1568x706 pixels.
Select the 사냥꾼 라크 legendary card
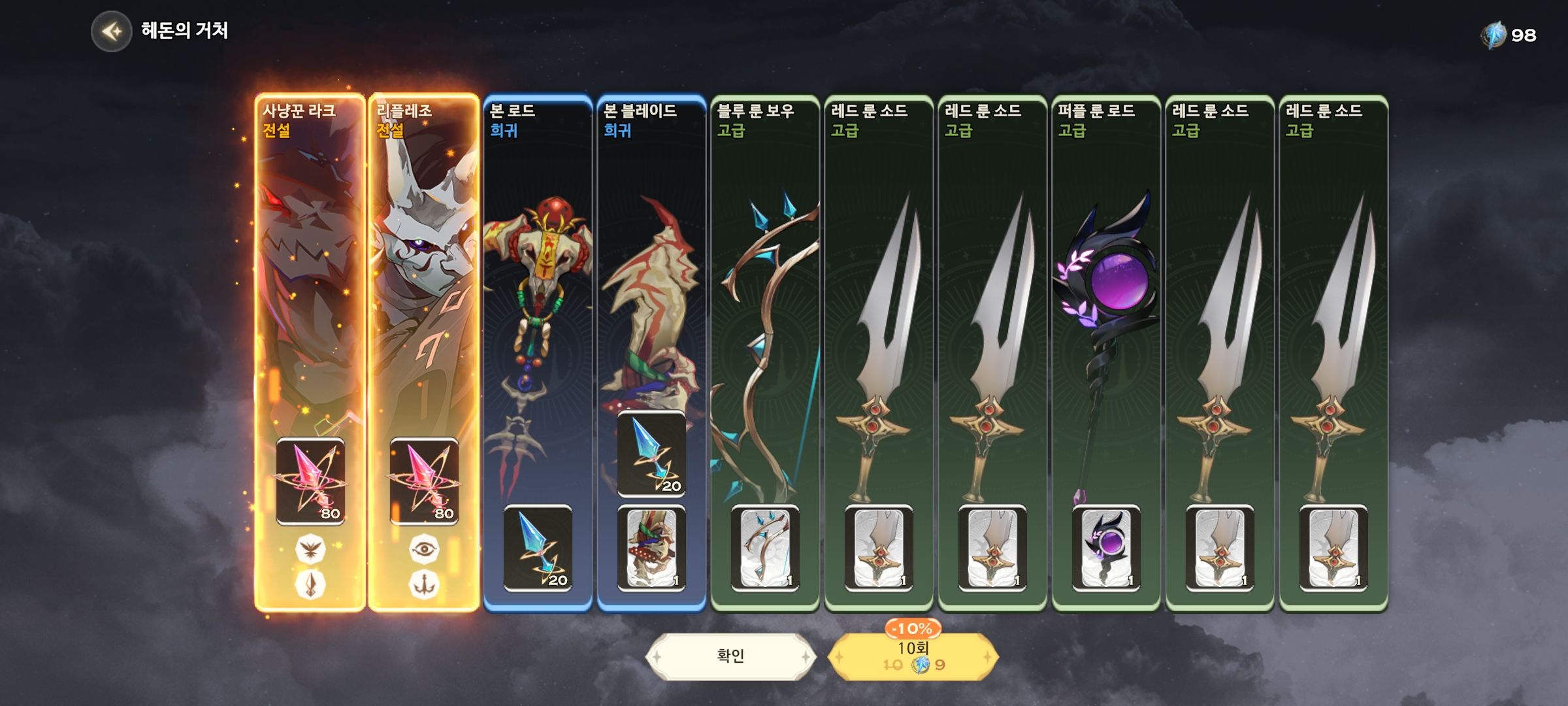(310, 294)
